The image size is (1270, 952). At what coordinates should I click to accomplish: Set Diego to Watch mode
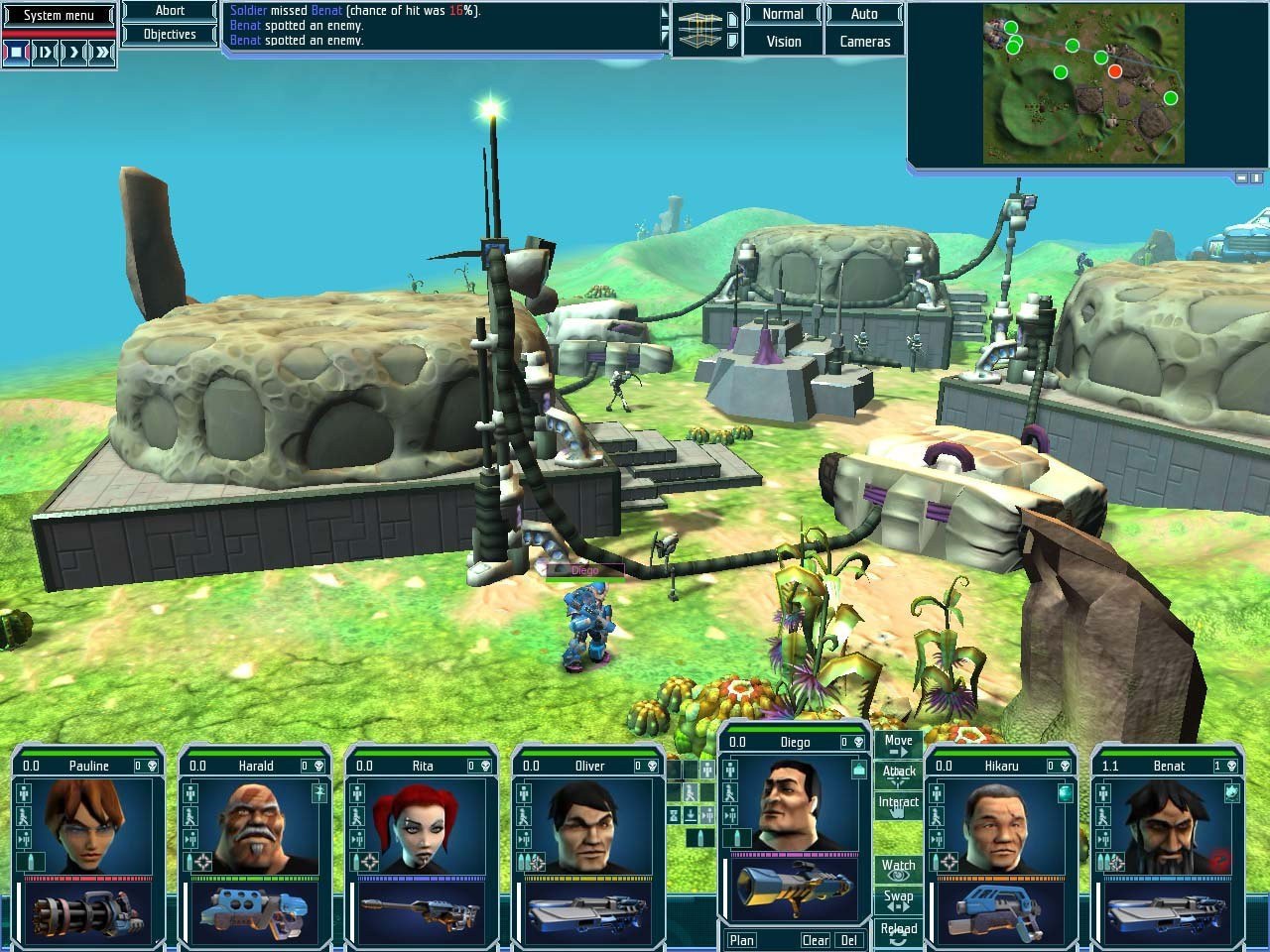(898, 870)
